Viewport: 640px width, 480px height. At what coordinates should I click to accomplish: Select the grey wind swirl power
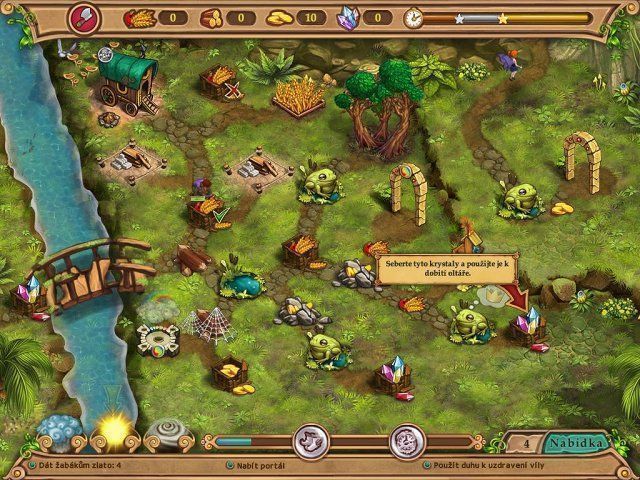tap(167, 432)
